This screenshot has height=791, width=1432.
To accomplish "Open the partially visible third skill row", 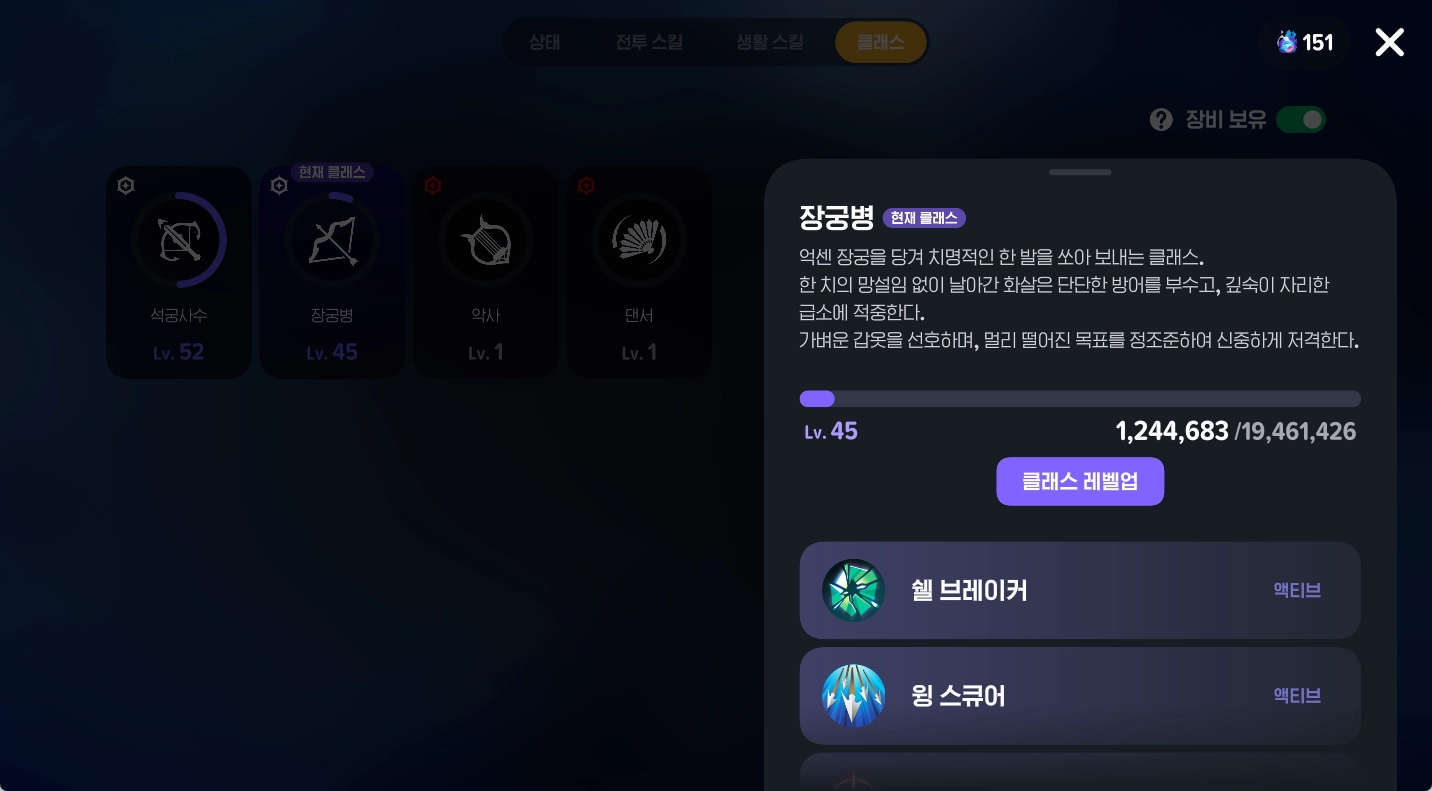I will (1080, 778).
